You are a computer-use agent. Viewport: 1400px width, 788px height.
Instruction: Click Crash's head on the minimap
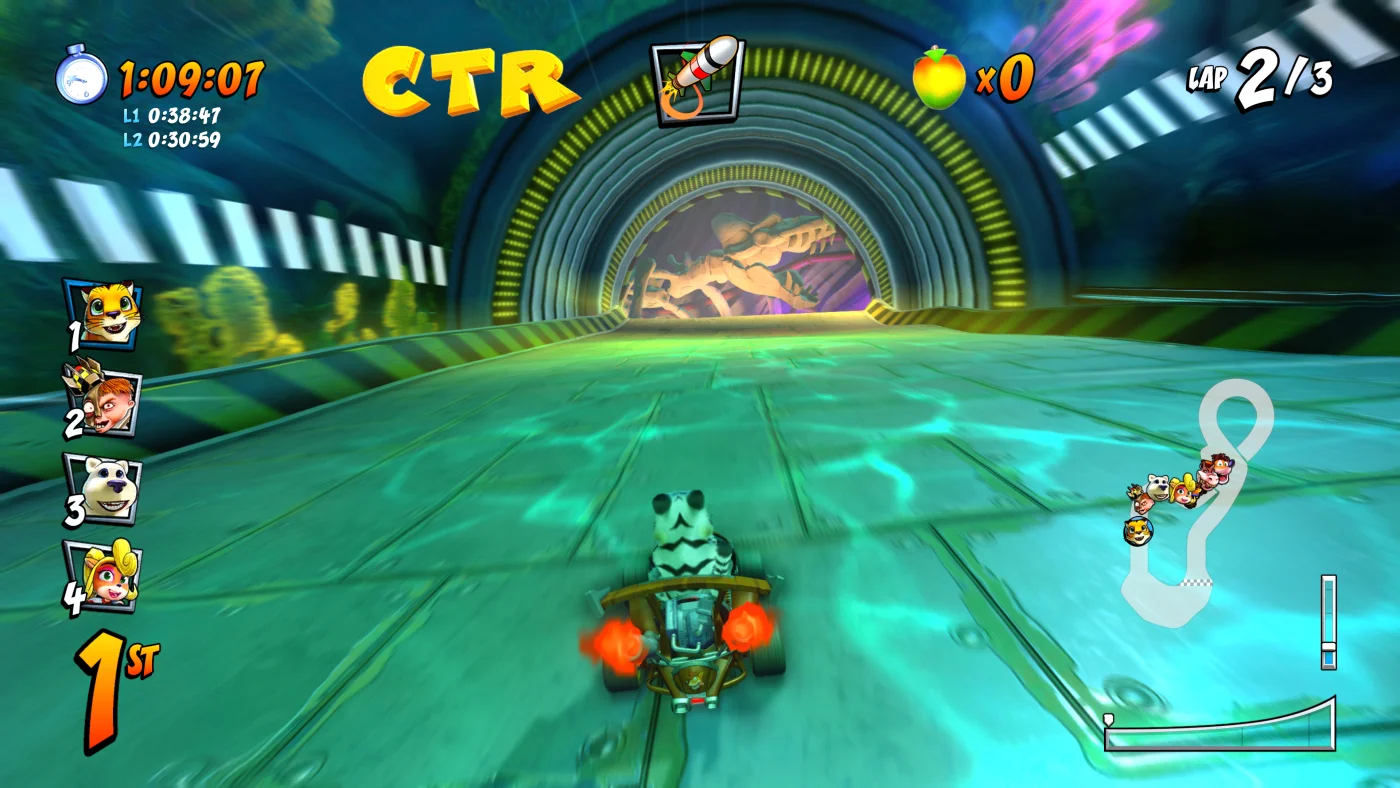point(1223,466)
